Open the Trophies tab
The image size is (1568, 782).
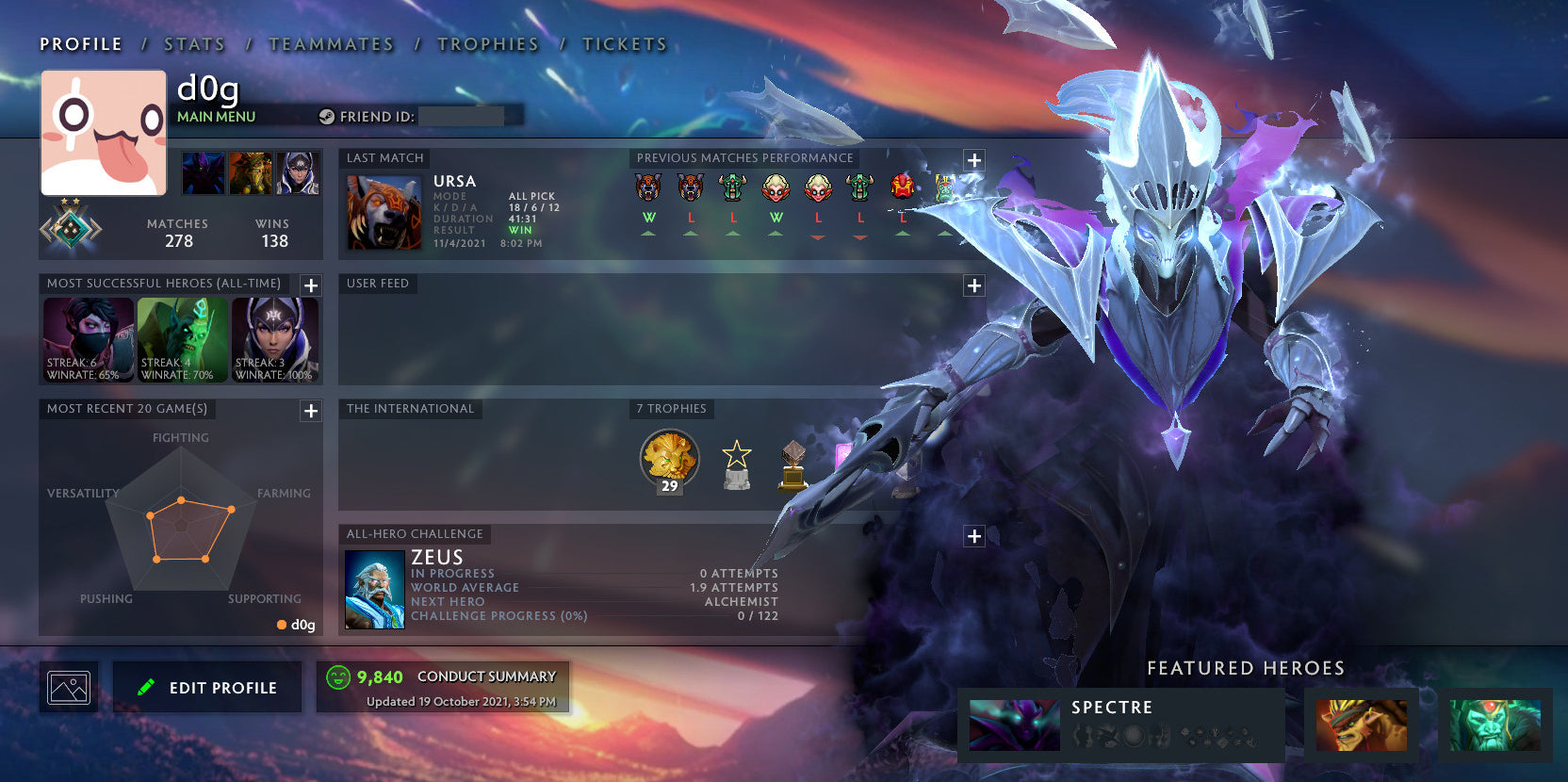tap(489, 43)
